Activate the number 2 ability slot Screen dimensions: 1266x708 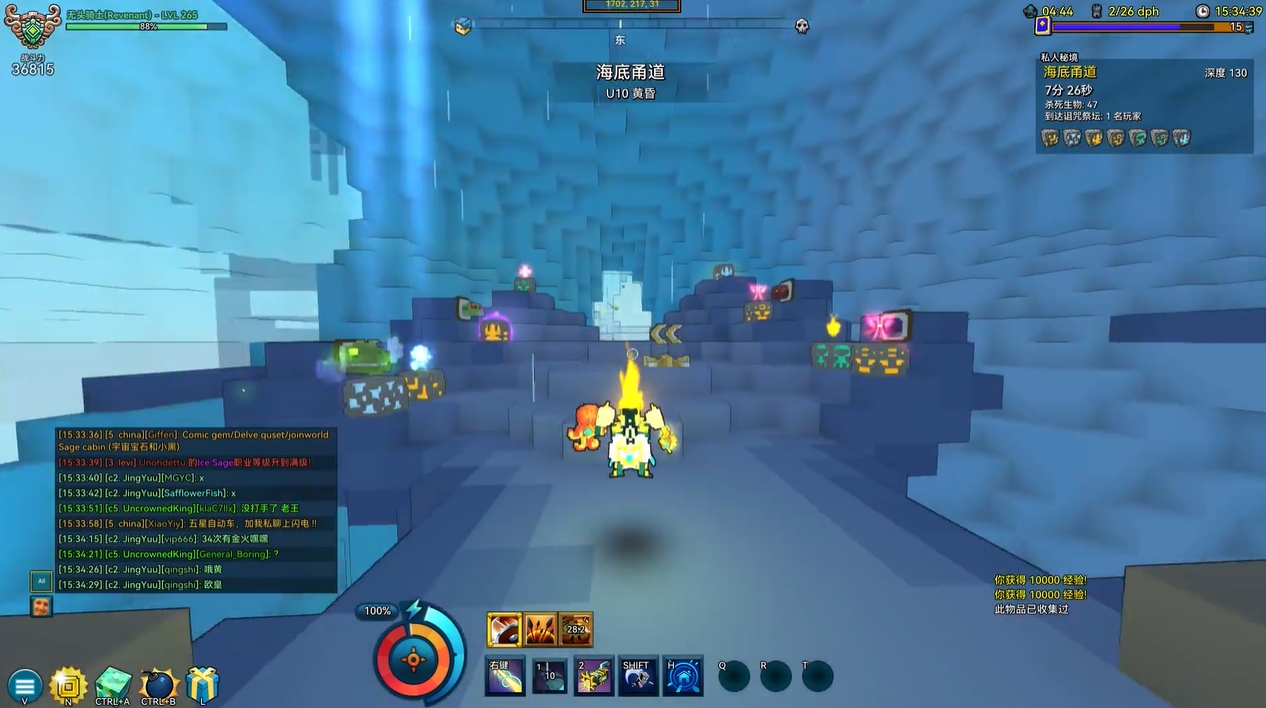(594, 676)
